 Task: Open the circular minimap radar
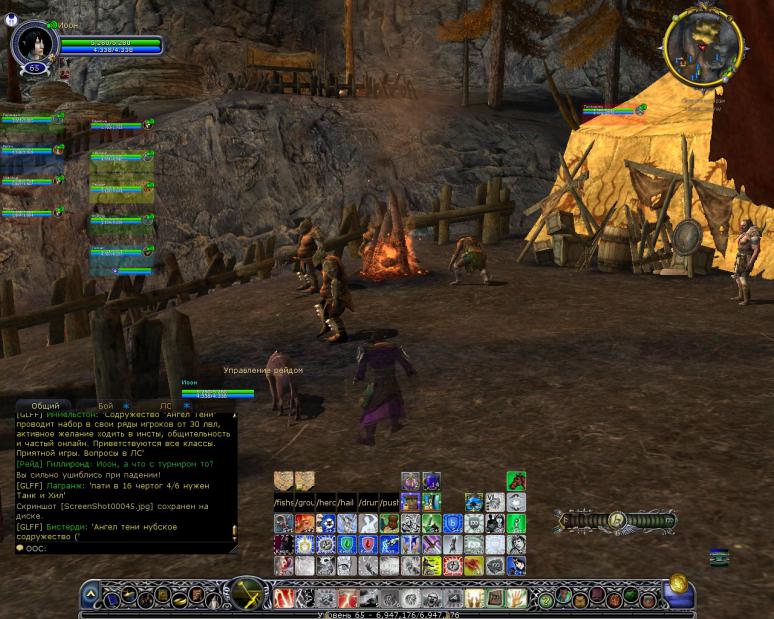coord(703,45)
